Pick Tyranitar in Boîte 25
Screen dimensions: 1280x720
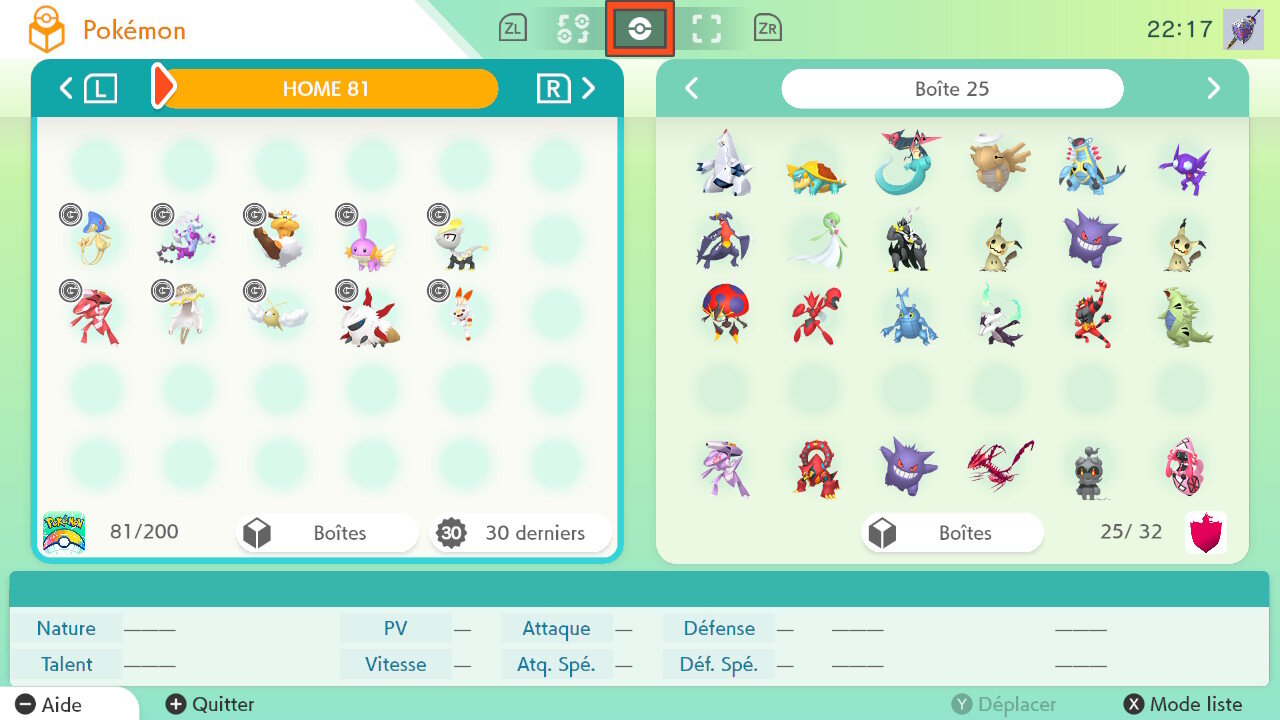(x=1187, y=318)
